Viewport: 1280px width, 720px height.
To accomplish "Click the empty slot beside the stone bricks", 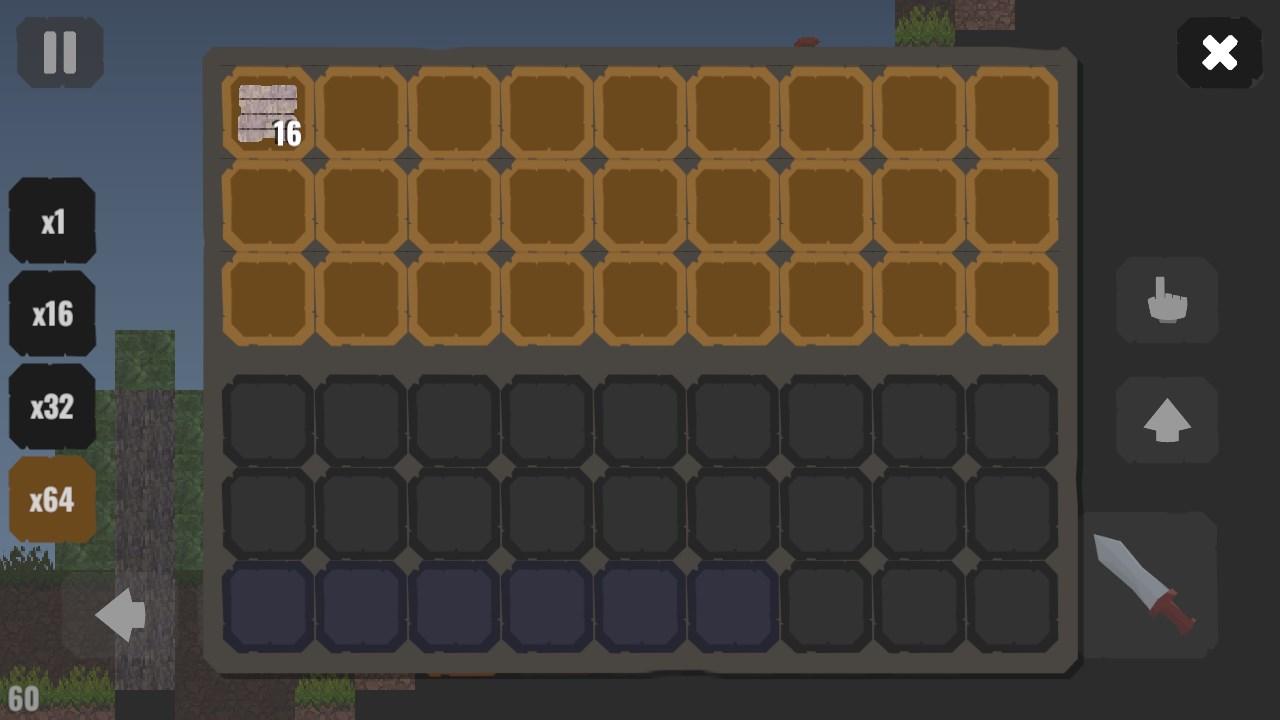I will coord(360,110).
